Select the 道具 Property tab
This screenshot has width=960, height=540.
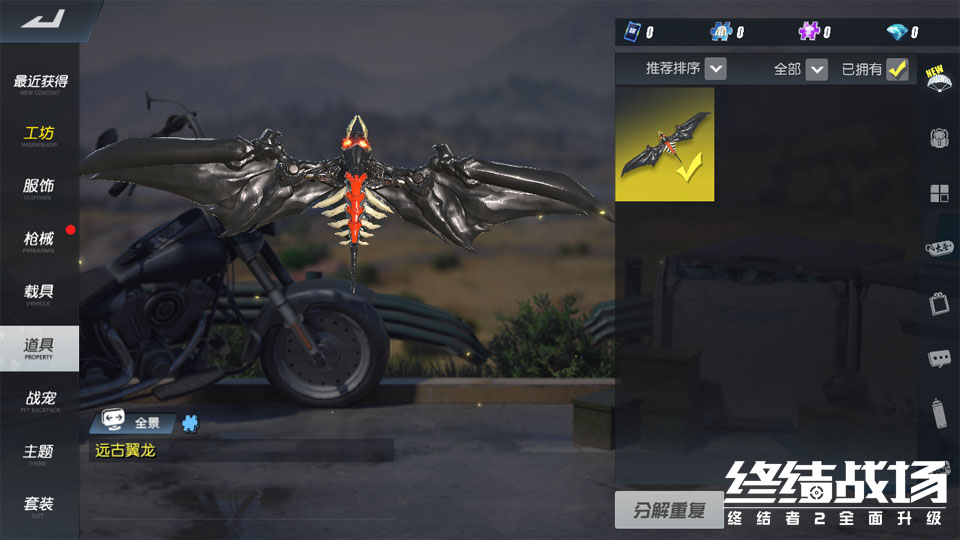point(40,347)
